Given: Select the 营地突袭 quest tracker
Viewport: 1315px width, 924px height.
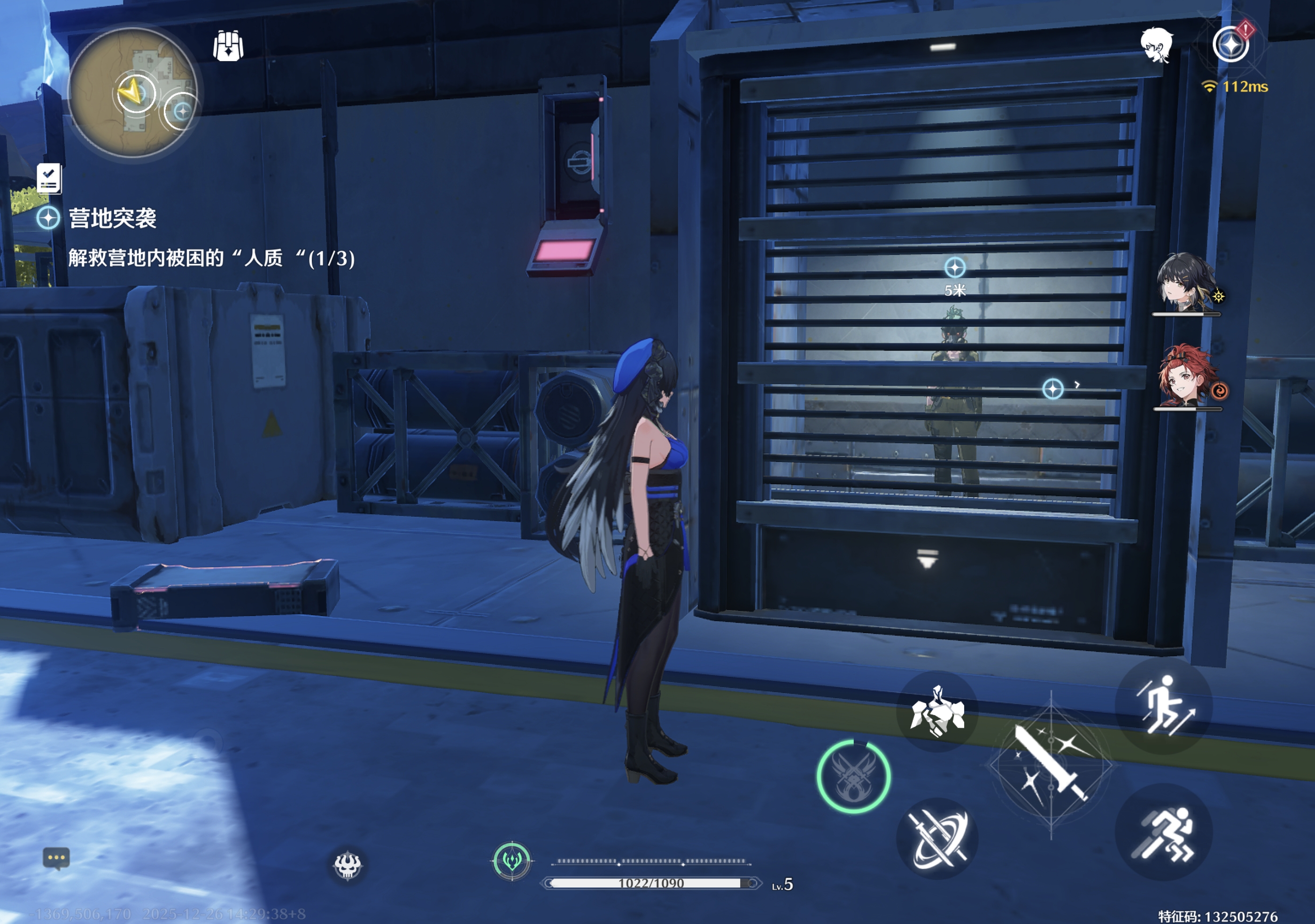Looking at the screenshot, I should 112,218.
